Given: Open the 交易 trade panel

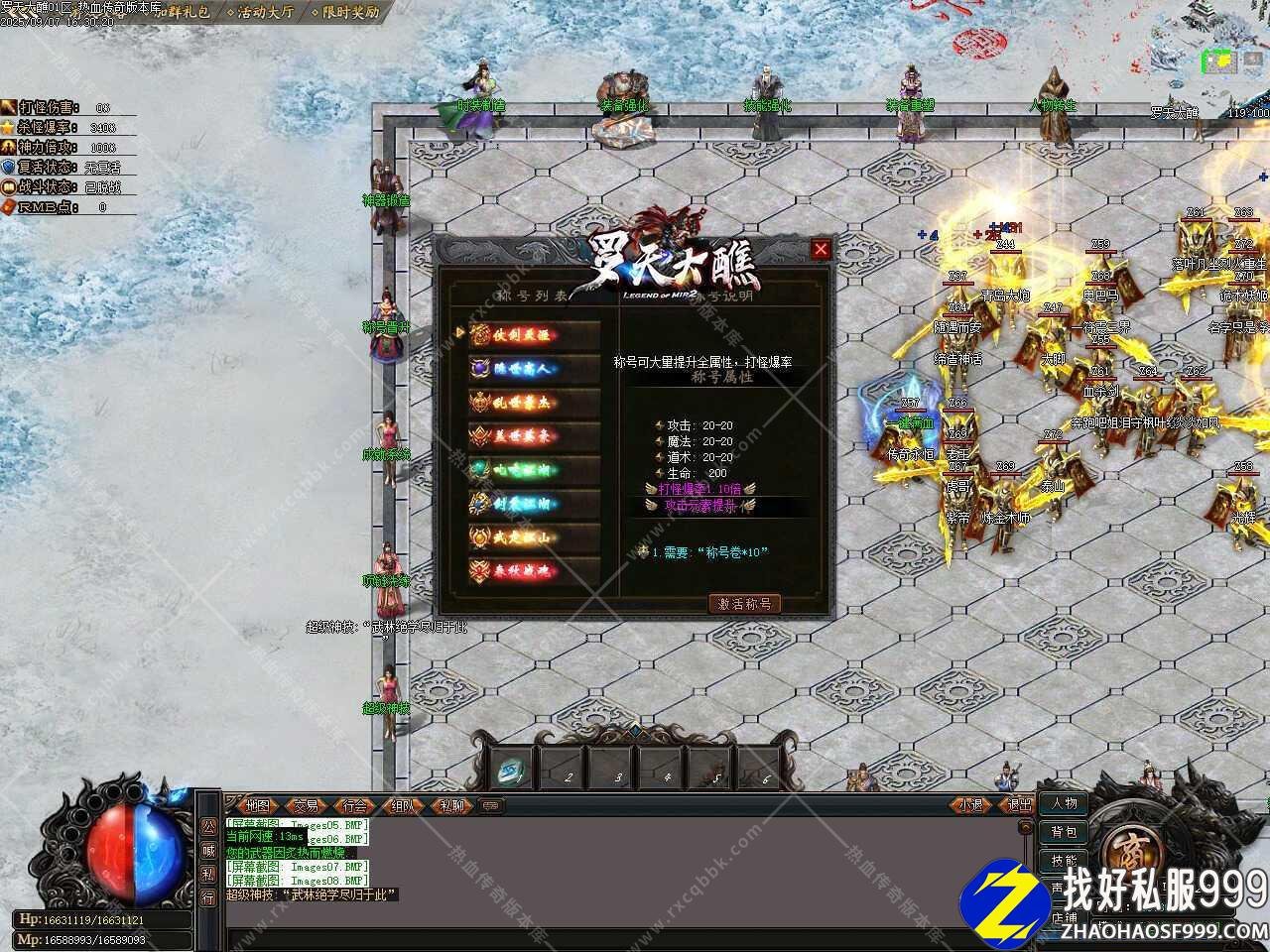Looking at the screenshot, I should [x=306, y=805].
